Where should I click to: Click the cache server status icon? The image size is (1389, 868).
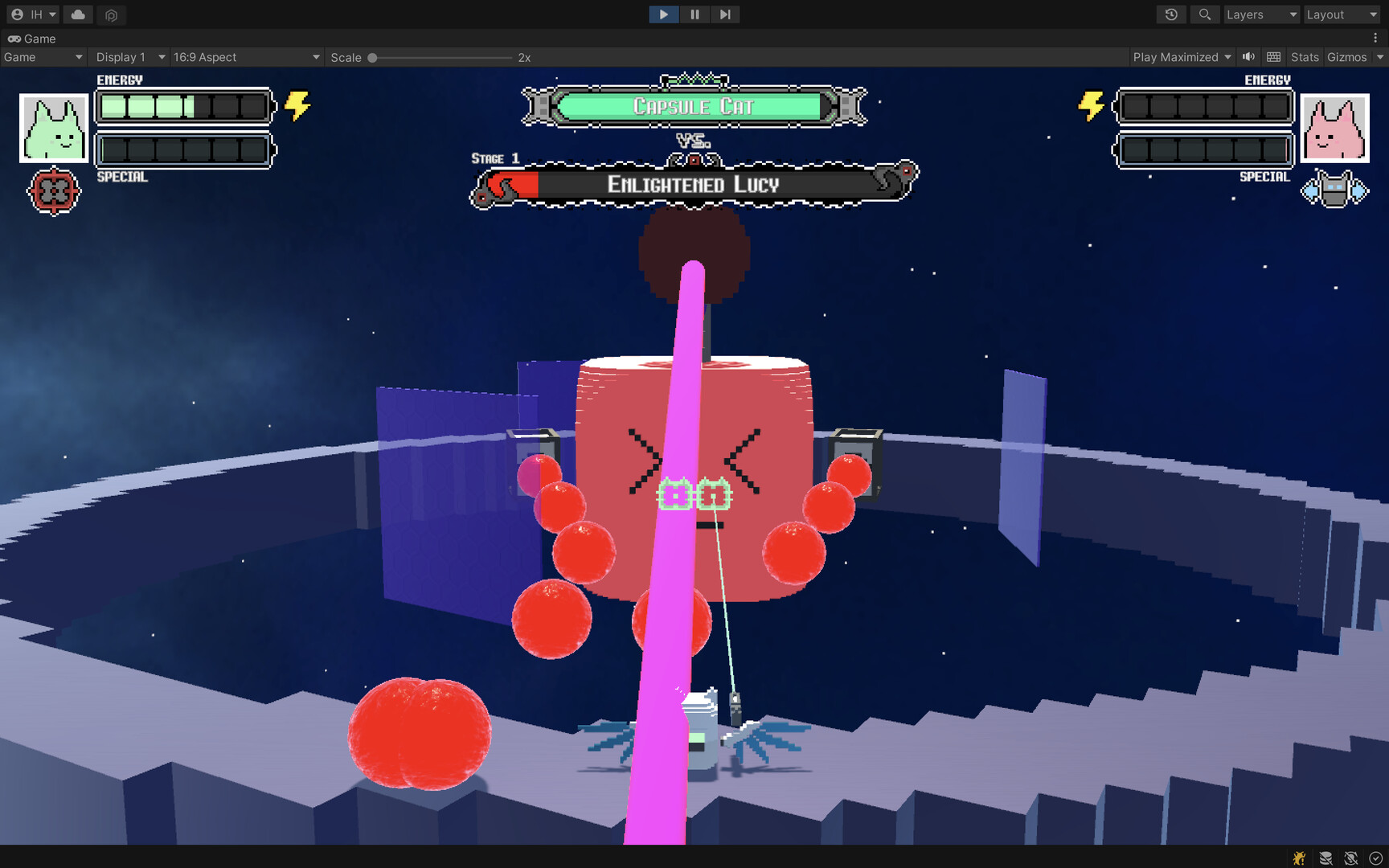(x=1324, y=858)
